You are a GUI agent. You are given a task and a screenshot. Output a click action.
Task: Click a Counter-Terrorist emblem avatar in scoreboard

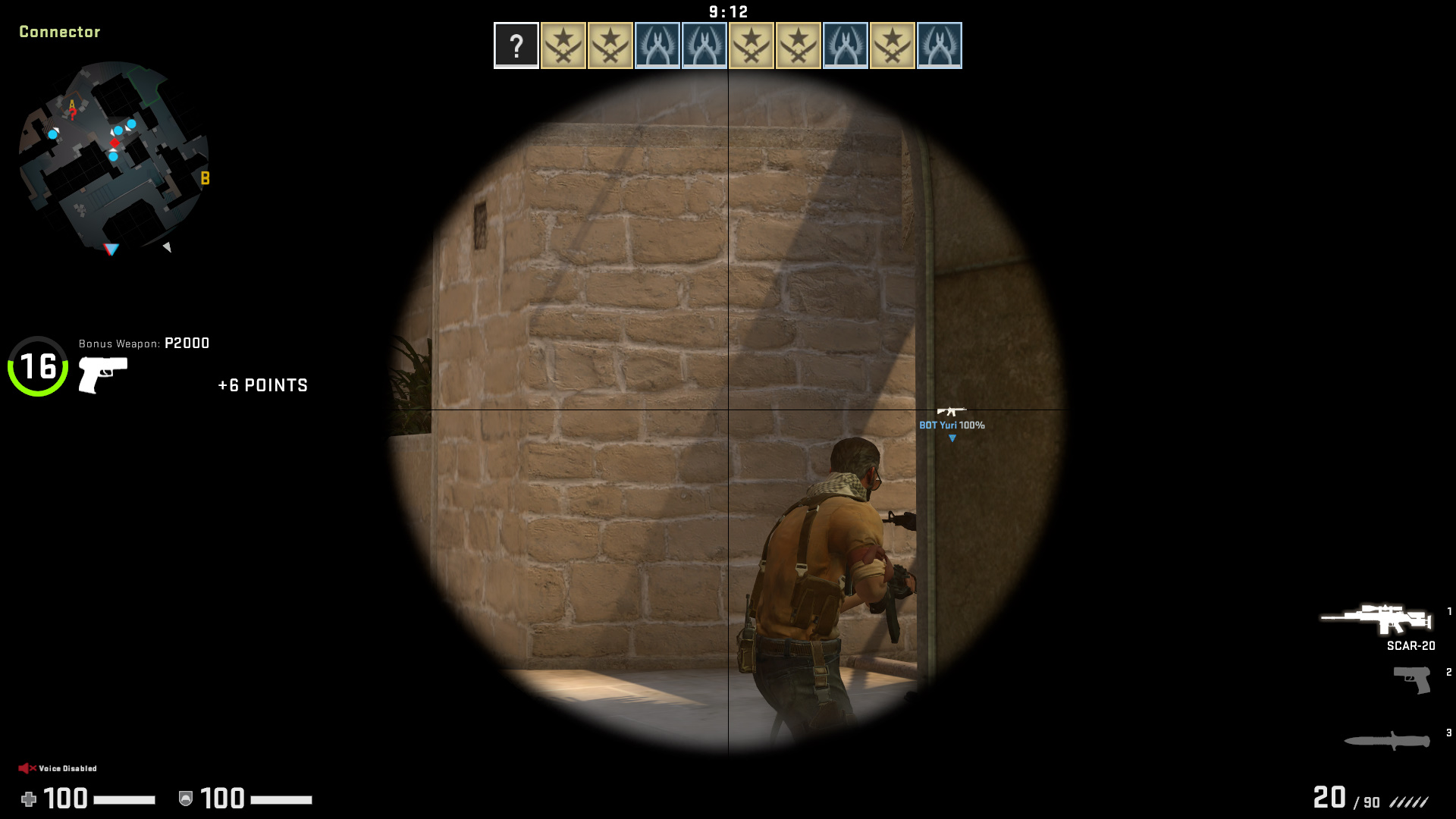658,45
